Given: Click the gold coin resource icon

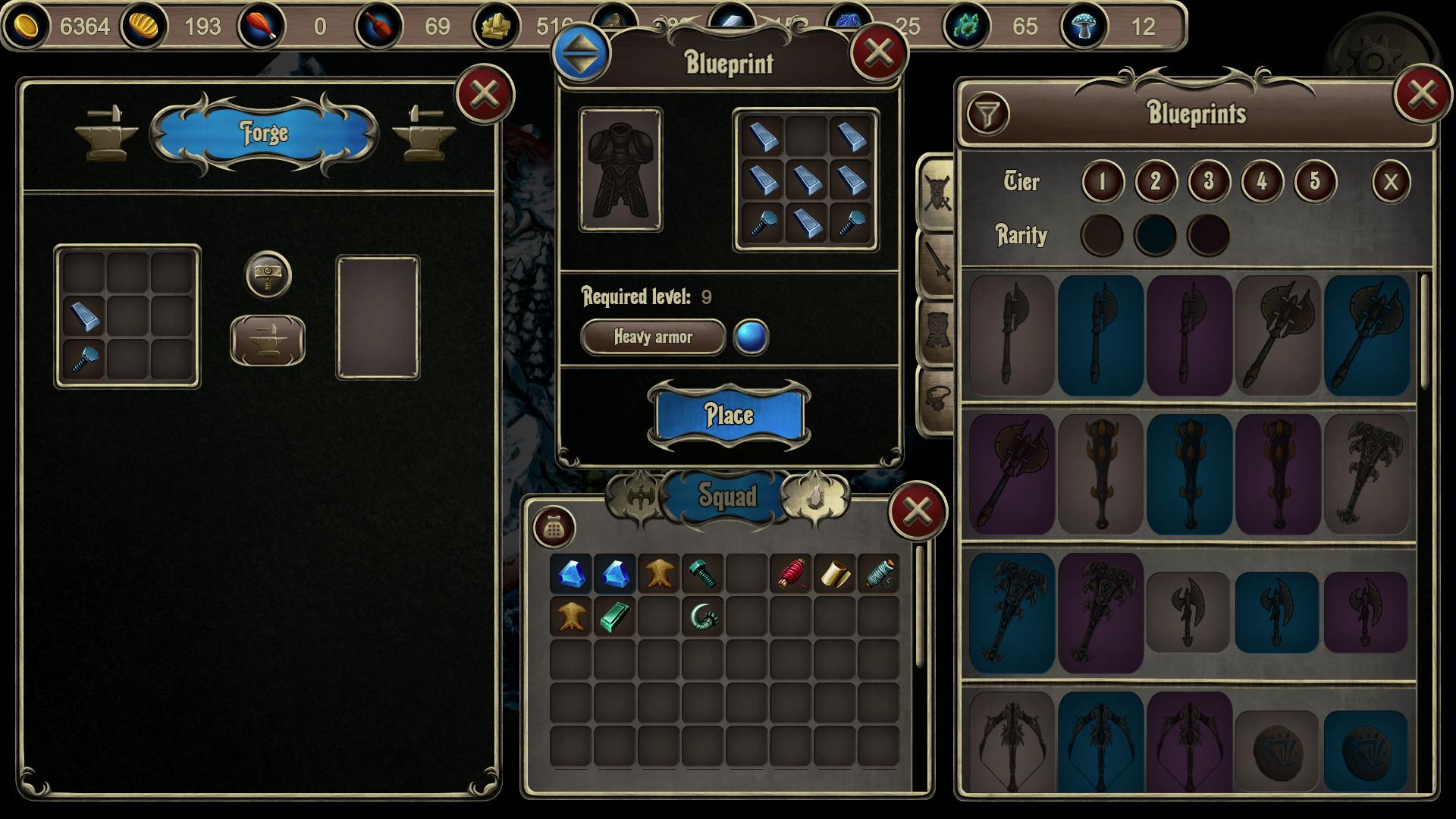Looking at the screenshot, I should click(26, 25).
